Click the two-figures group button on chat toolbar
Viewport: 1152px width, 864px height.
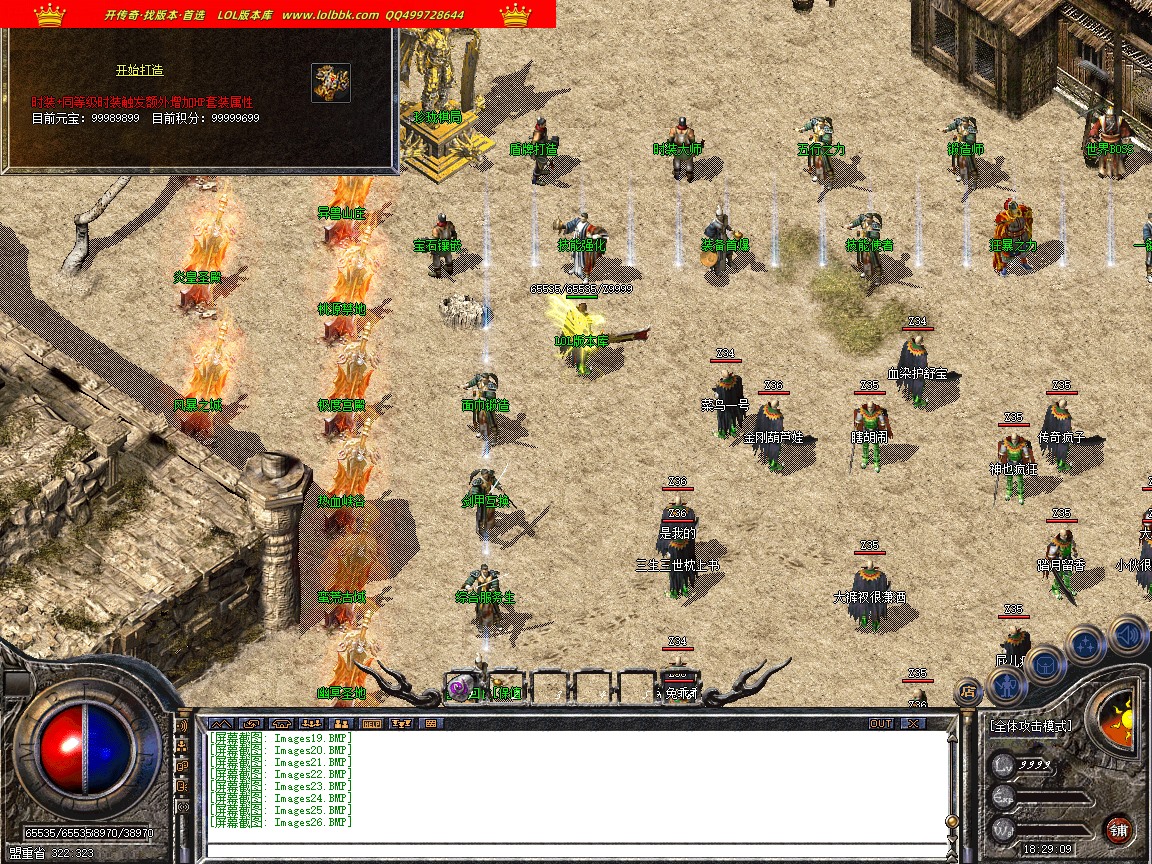tap(341, 723)
